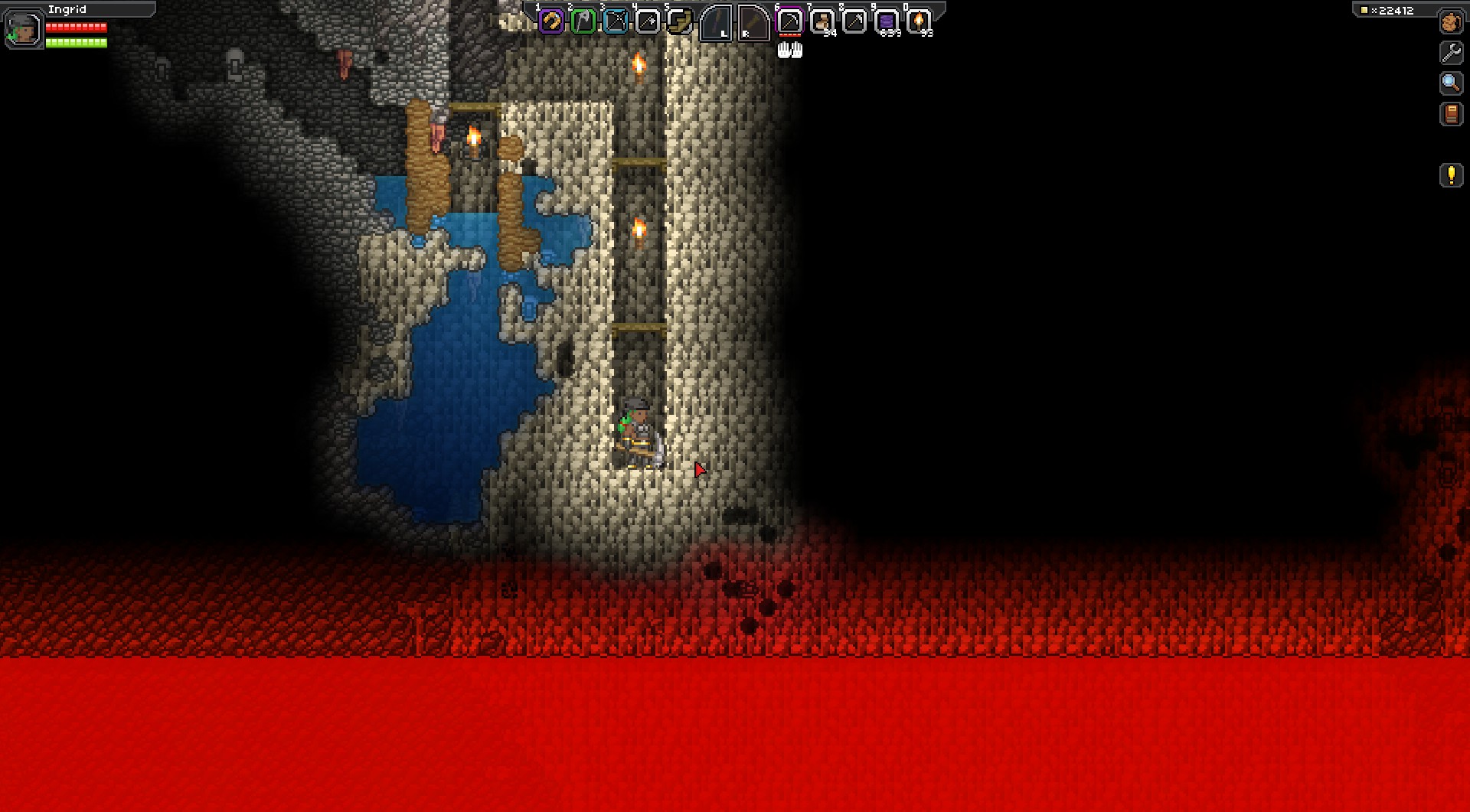This screenshot has height=812, width=1470.
Task: Open the brown codex book
Action: click(x=1451, y=114)
